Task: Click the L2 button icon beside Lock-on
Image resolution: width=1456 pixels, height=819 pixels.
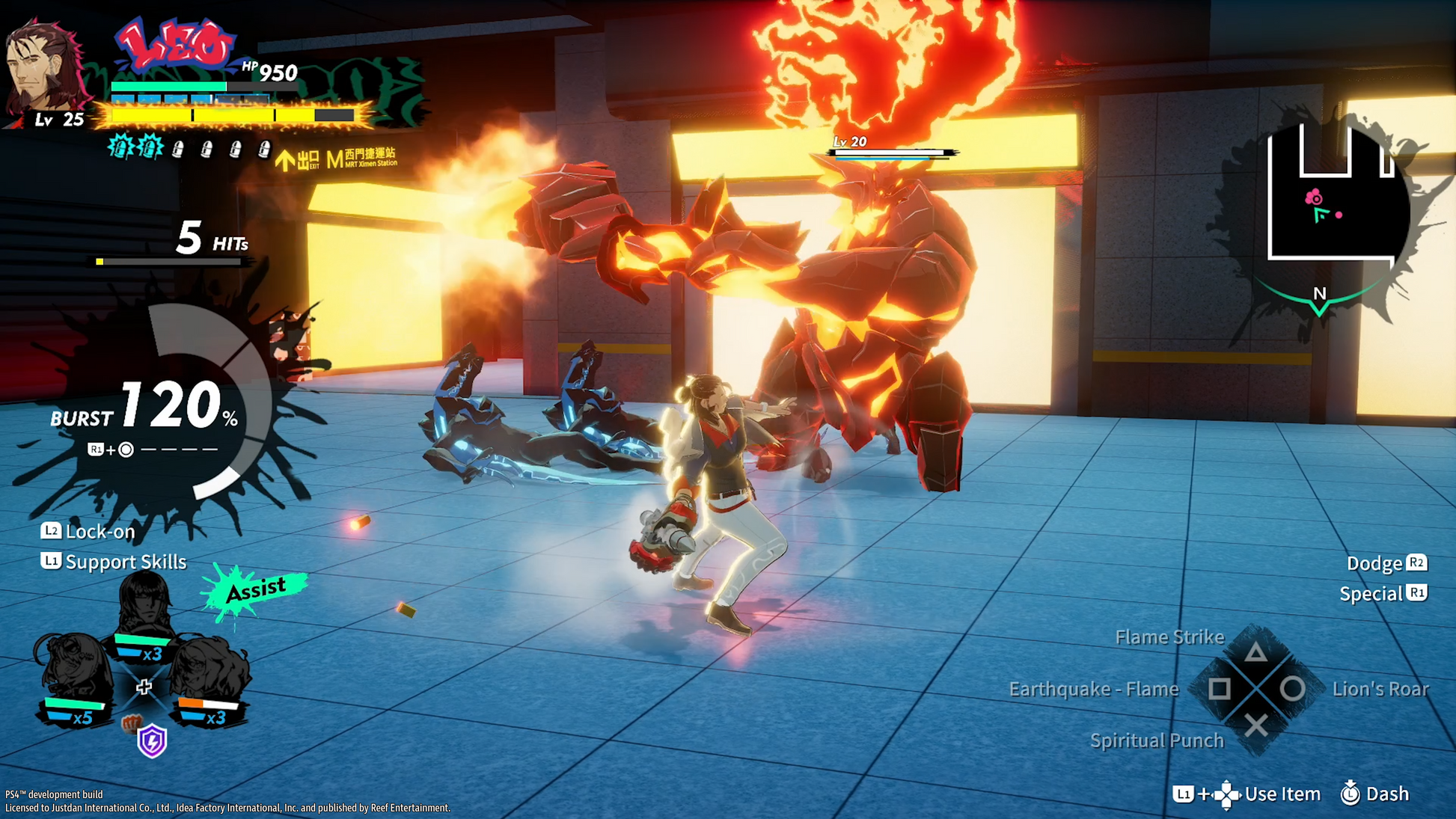Action: 50,531
